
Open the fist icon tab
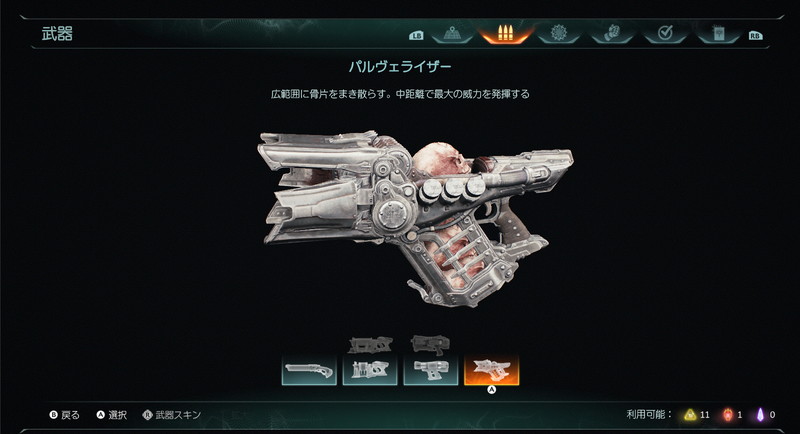click(x=611, y=34)
